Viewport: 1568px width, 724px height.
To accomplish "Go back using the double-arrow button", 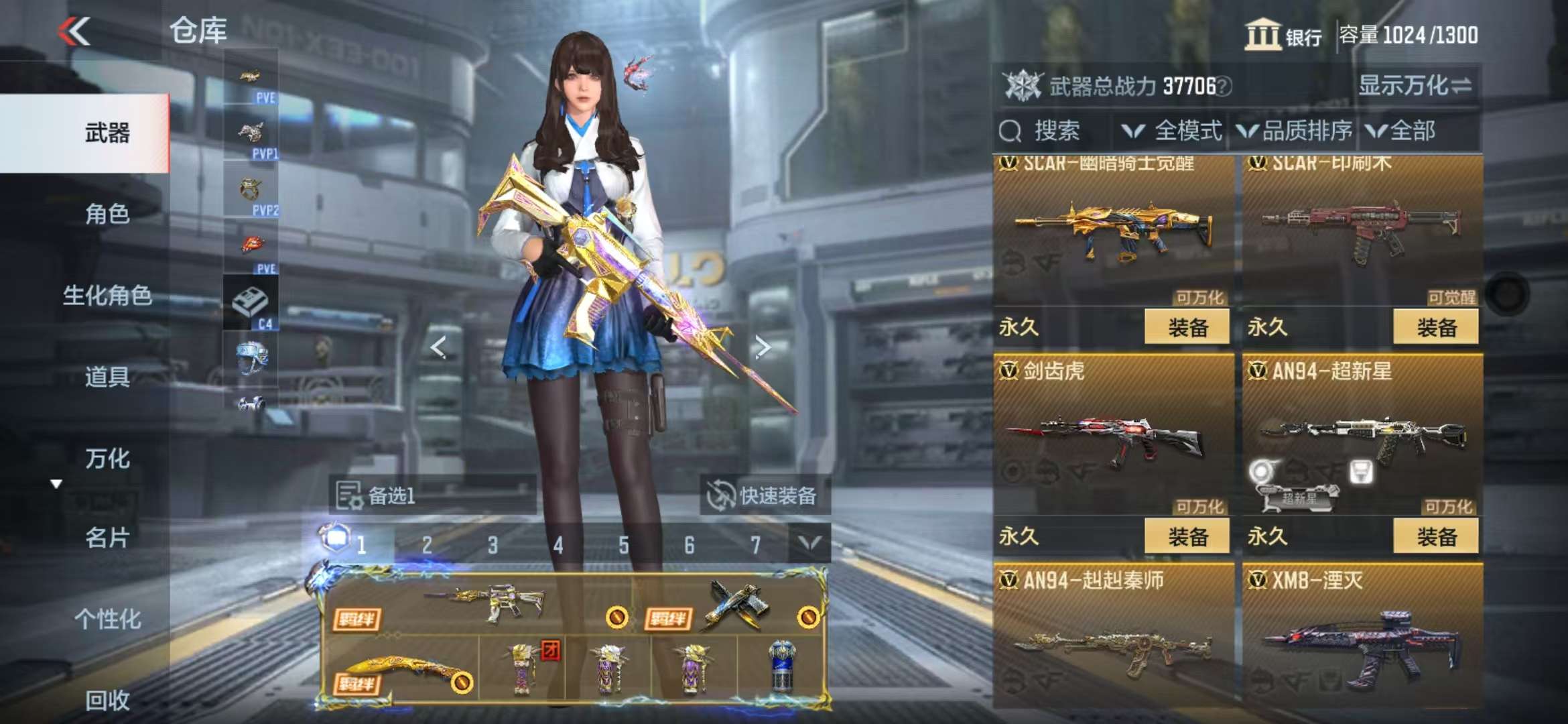I will pyautogui.click(x=74, y=32).
